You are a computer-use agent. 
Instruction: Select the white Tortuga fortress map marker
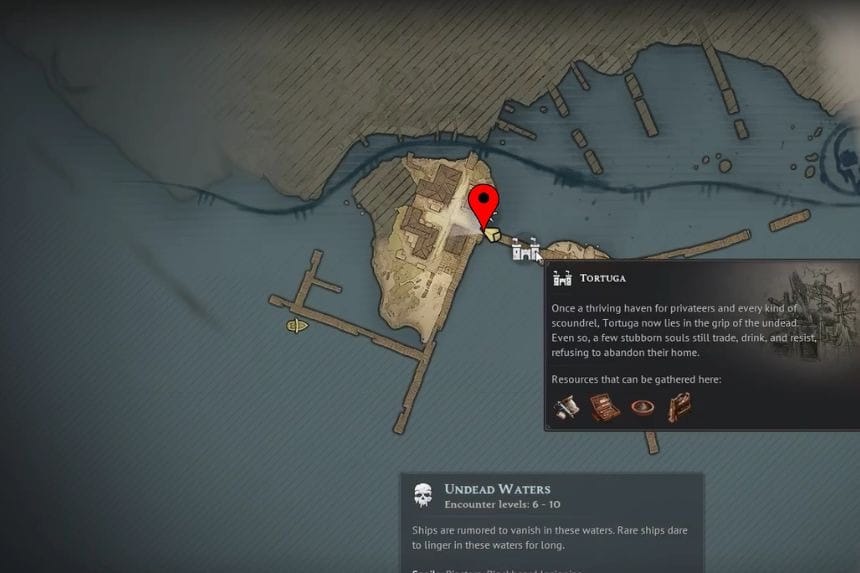click(525, 250)
